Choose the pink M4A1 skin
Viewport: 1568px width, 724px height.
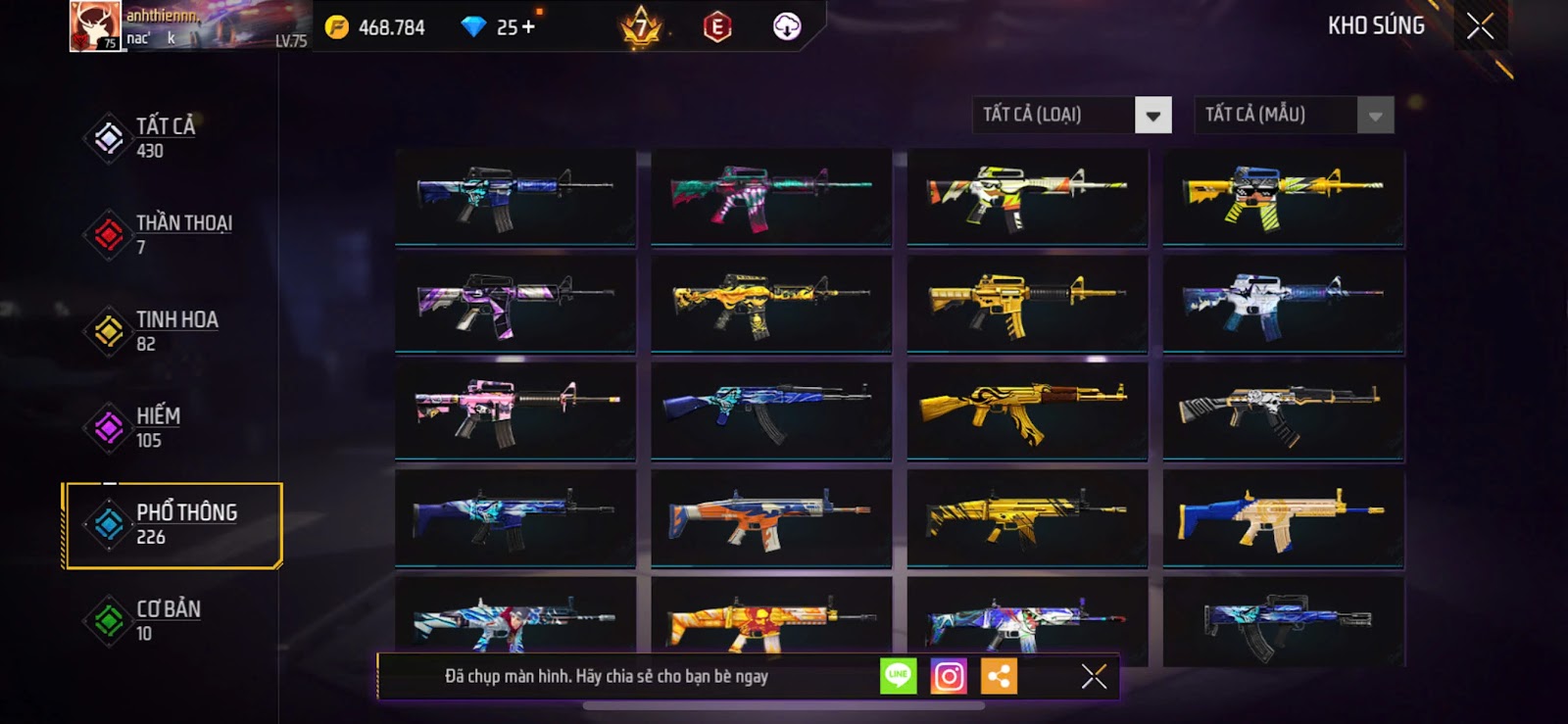coord(515,410)
